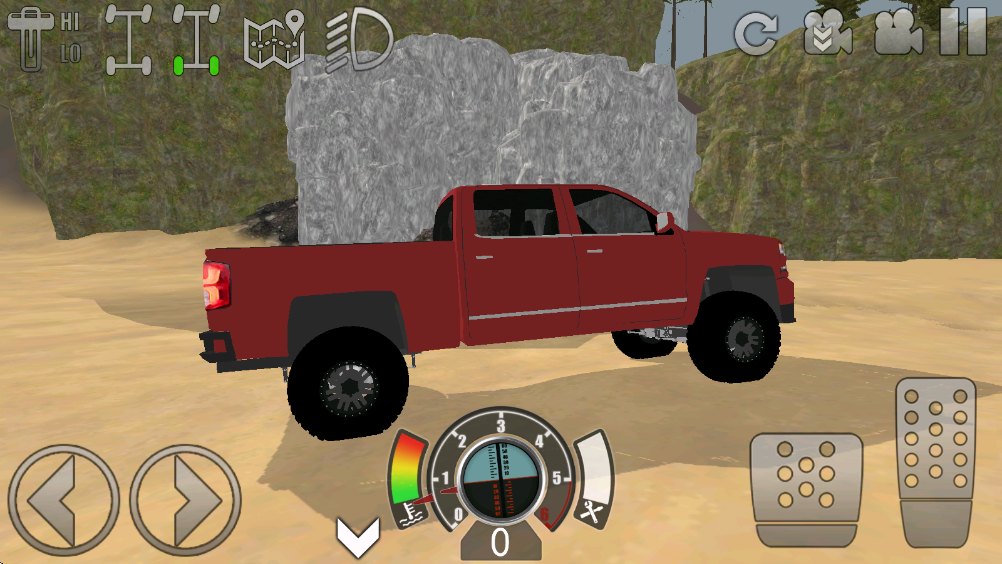Tap the tall gas pedal

936,462
